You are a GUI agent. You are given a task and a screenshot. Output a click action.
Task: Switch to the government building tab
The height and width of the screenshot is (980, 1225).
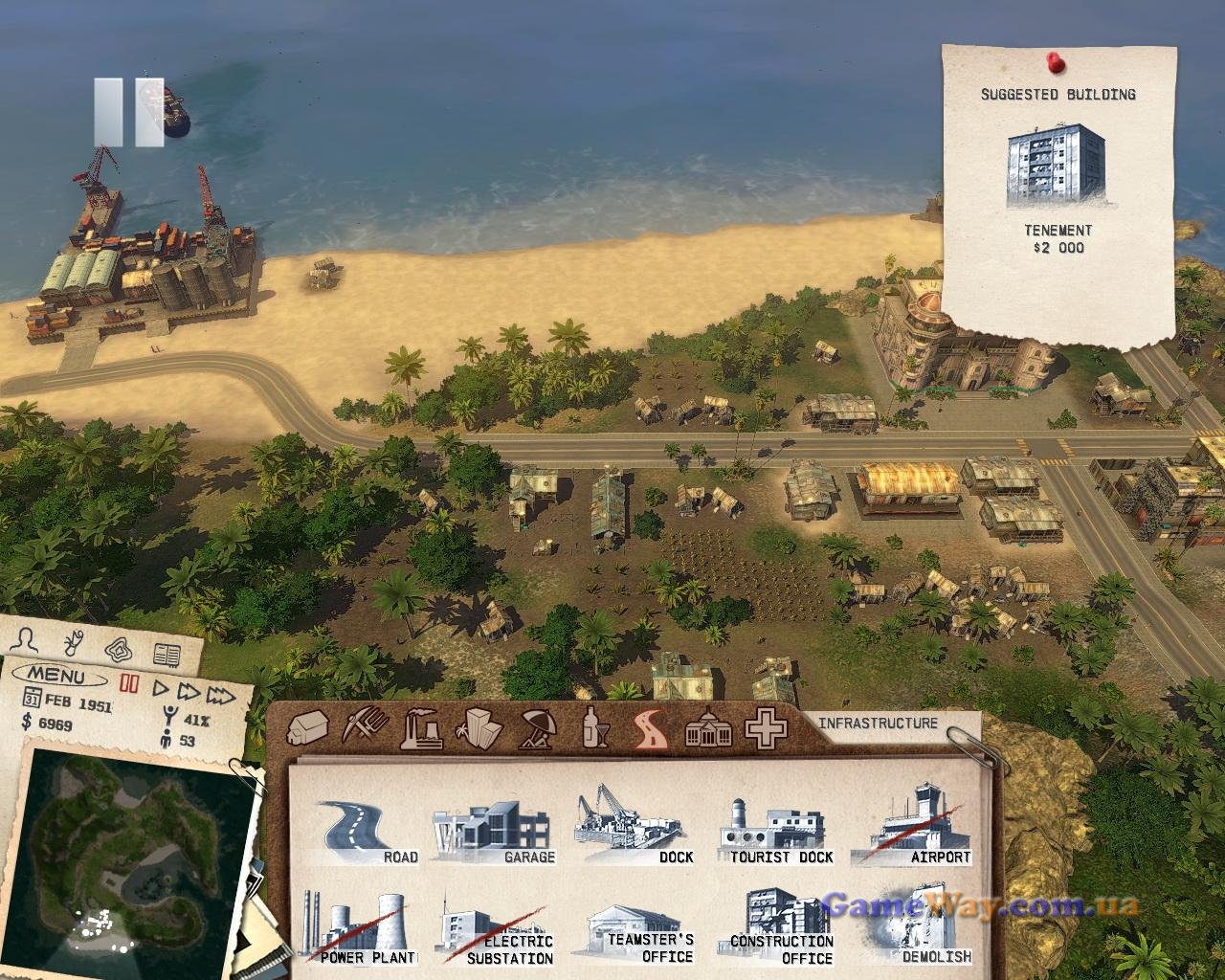[x=709, y=729]
